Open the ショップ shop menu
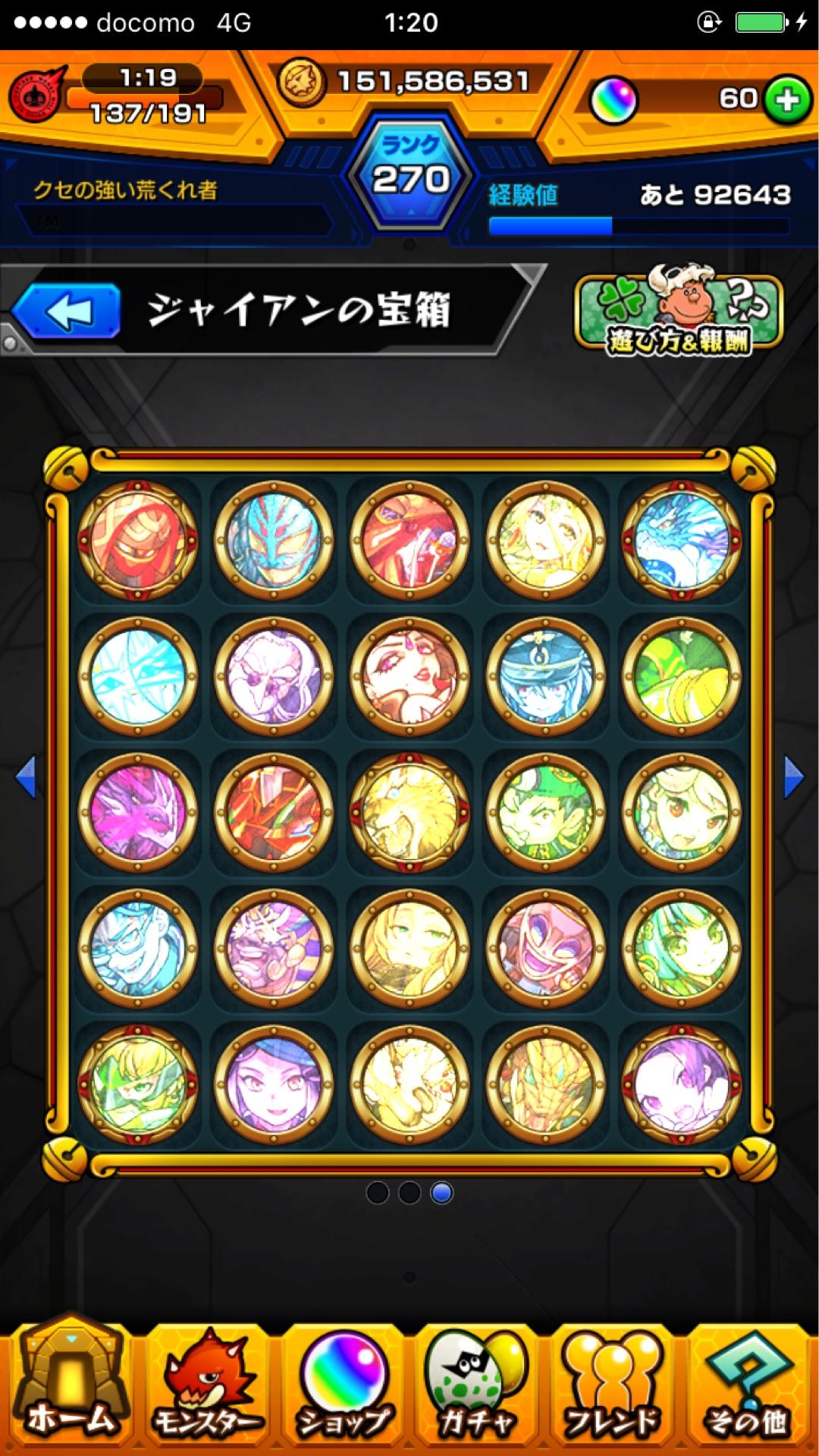 (x=344, y=1392)
